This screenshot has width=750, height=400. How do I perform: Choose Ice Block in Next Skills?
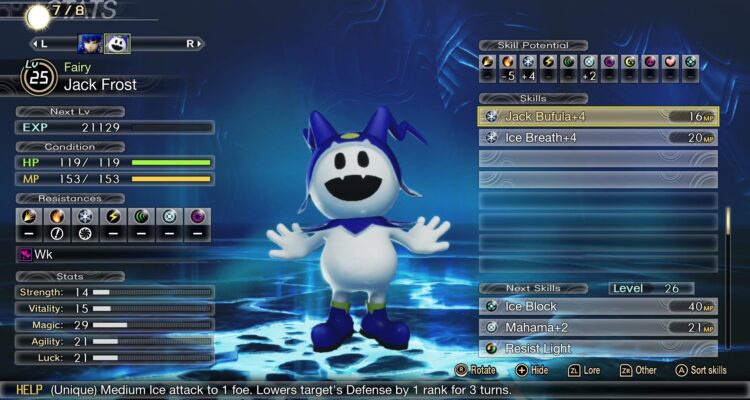pyautogui.click(x=597, y=307)
